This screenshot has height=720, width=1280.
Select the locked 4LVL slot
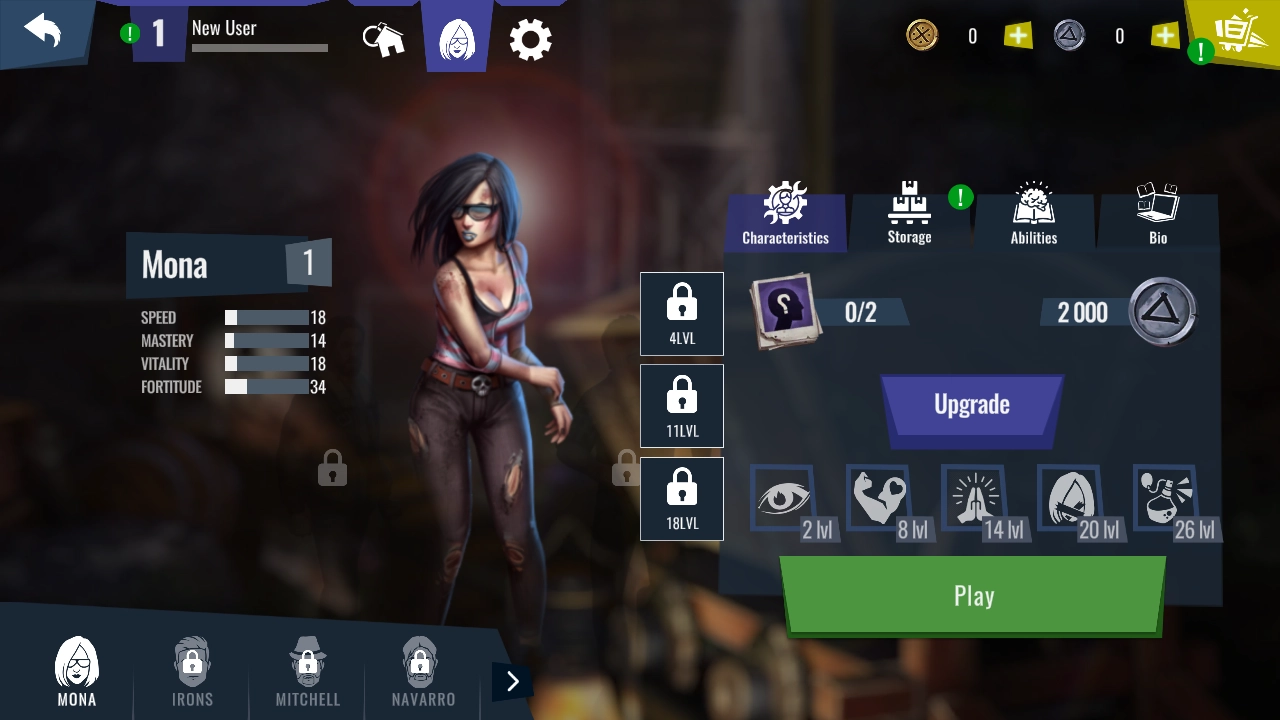[x=682, y=313]
